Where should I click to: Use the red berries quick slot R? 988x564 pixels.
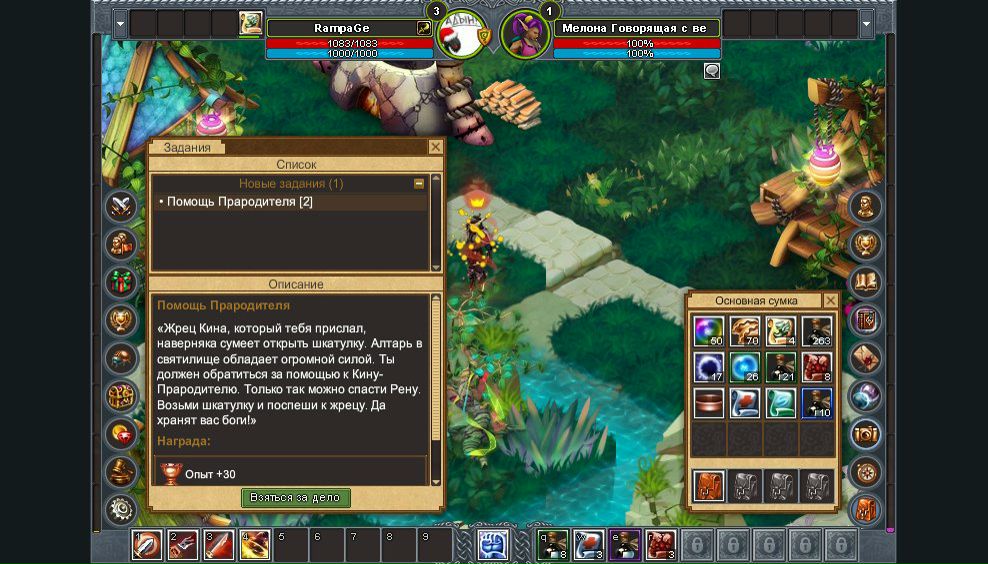point(660,545)
